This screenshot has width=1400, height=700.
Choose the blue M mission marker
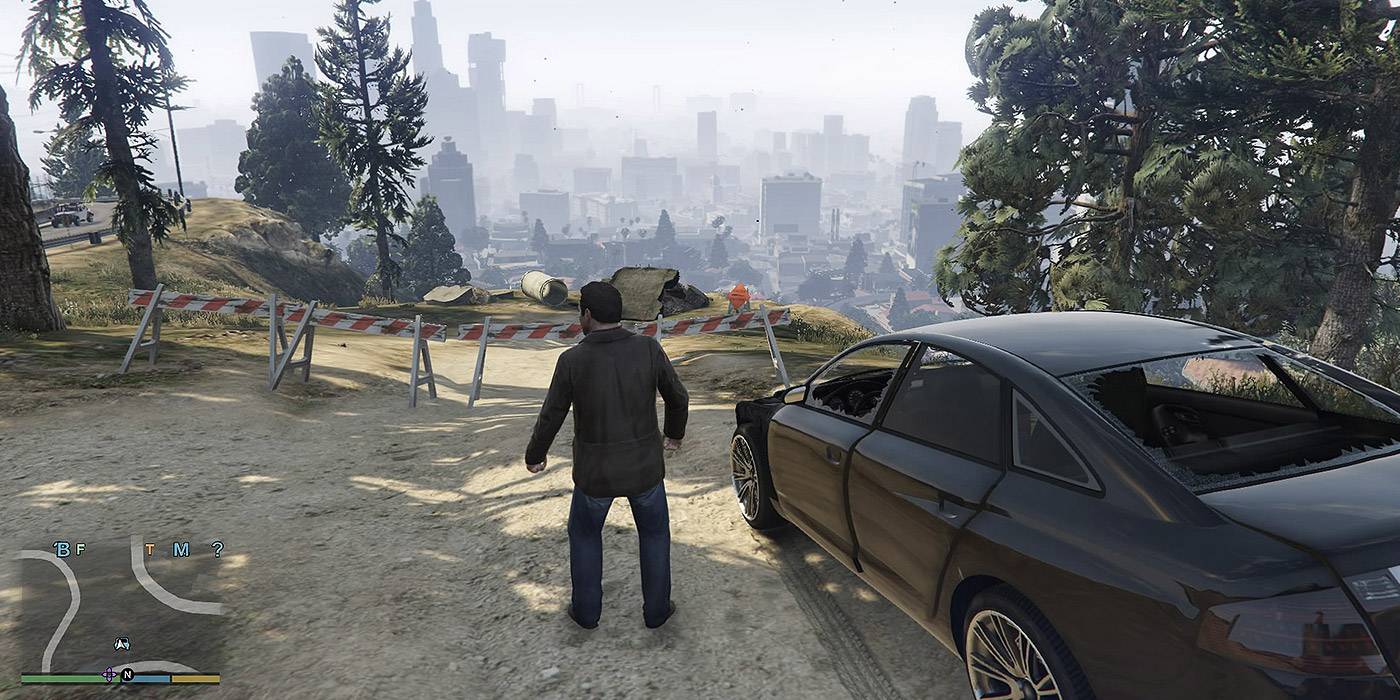[181, 549]
